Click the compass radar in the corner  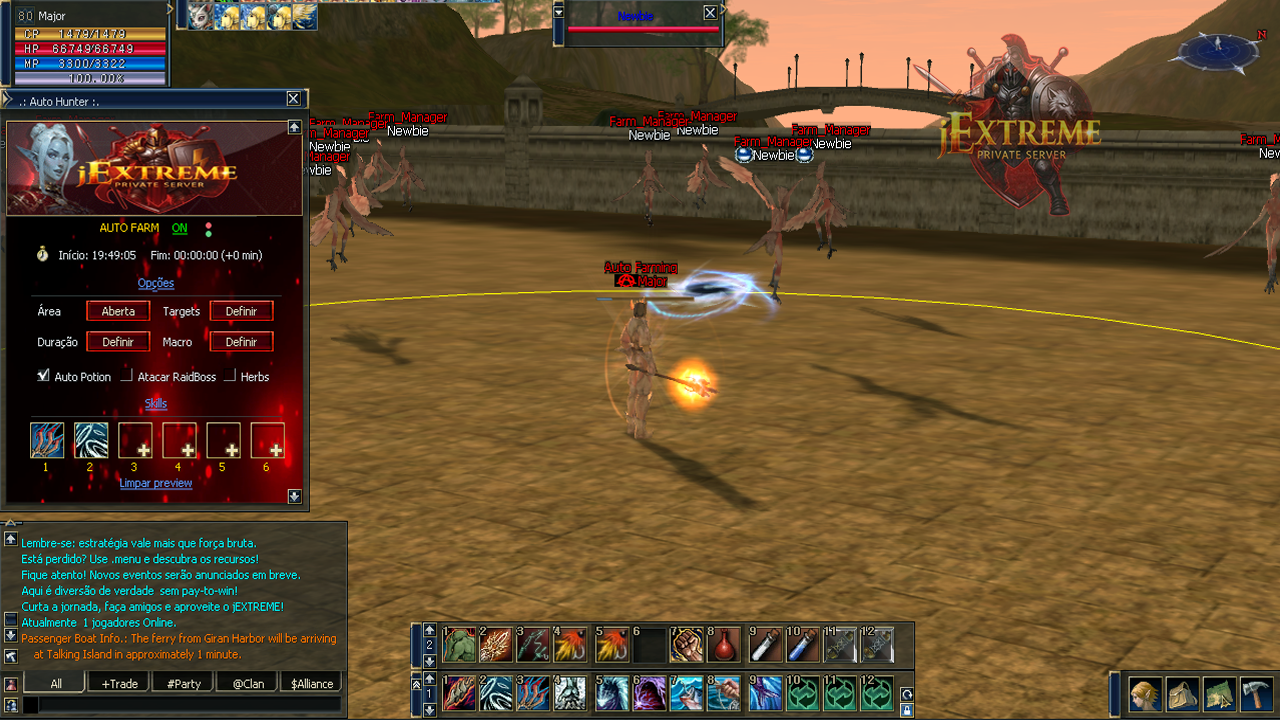click(1217, 52)
